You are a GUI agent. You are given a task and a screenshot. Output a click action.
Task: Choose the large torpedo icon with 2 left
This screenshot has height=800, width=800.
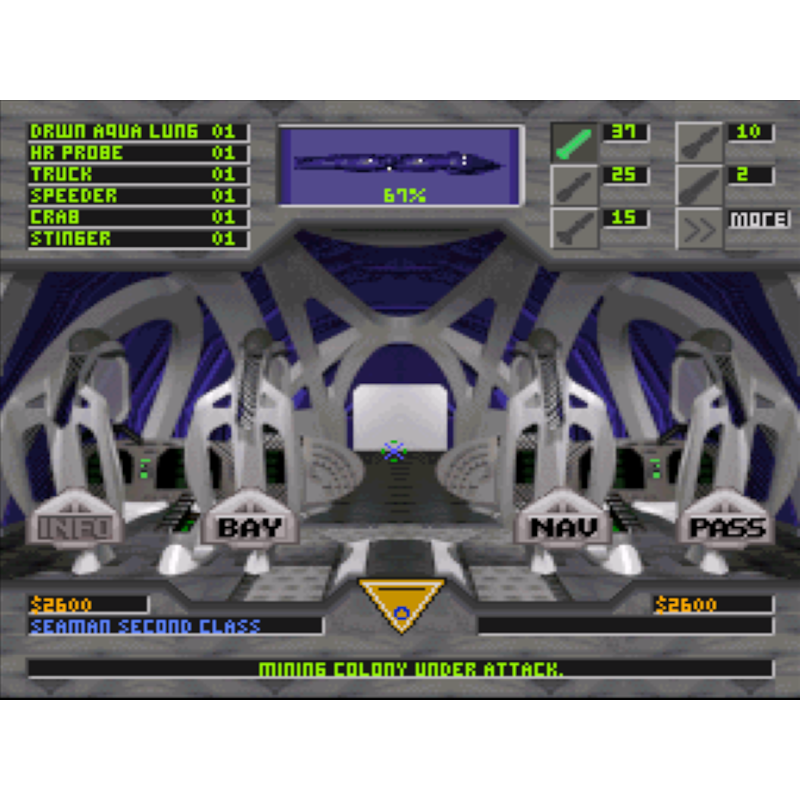tap(699, 185)
